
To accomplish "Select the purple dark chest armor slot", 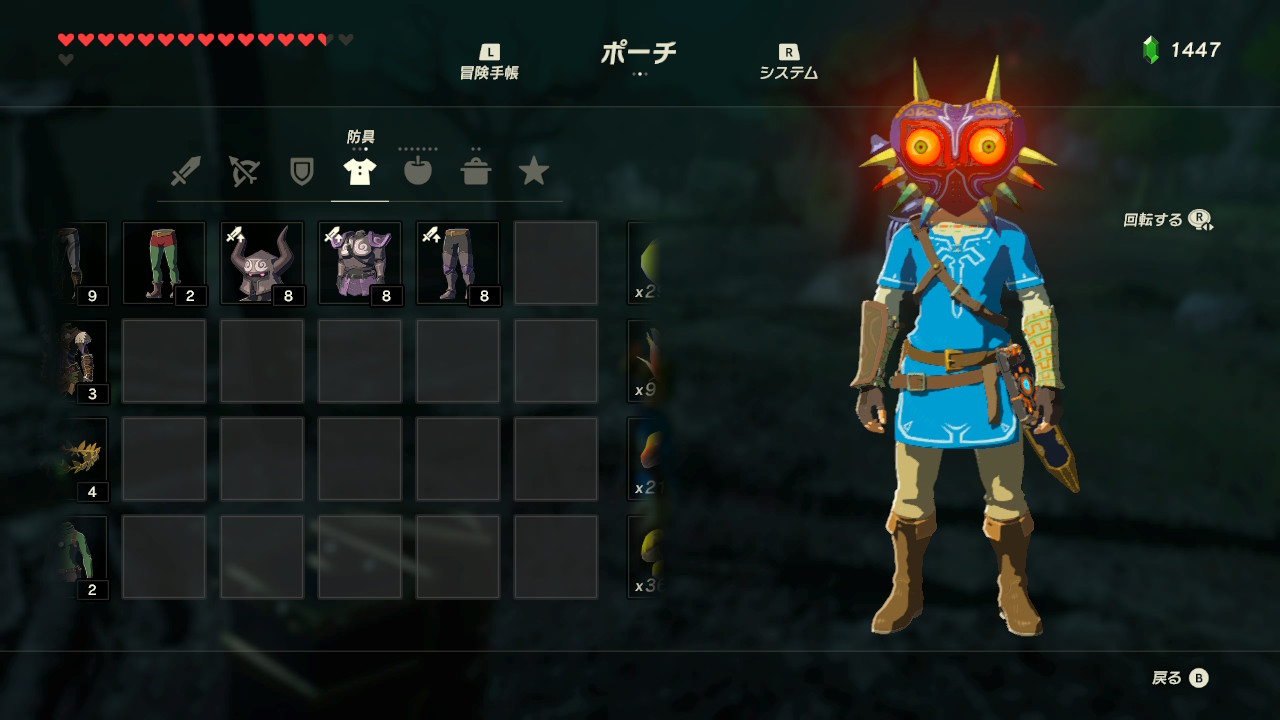I will point(360,263).
